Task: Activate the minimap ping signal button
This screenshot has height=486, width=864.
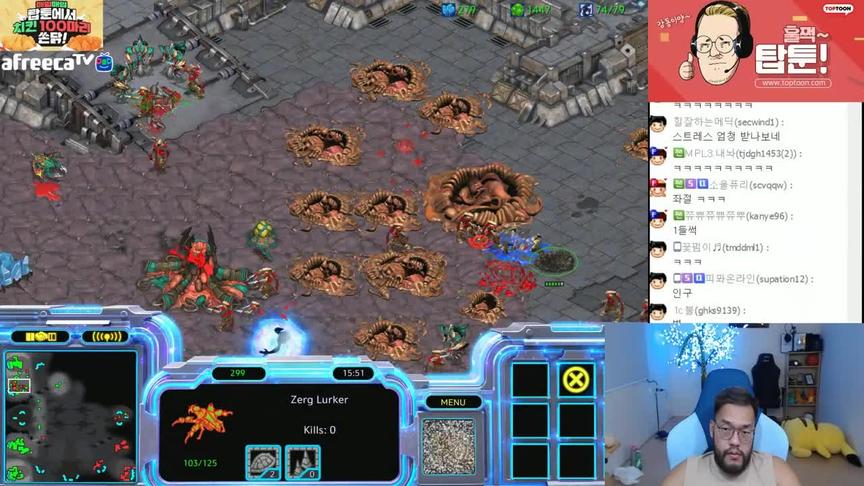Action: click(106, 336)
